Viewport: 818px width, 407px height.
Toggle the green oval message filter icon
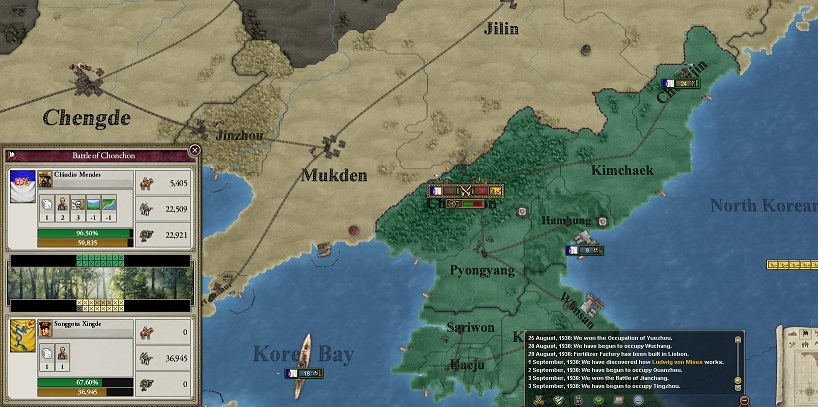(598, 400)
